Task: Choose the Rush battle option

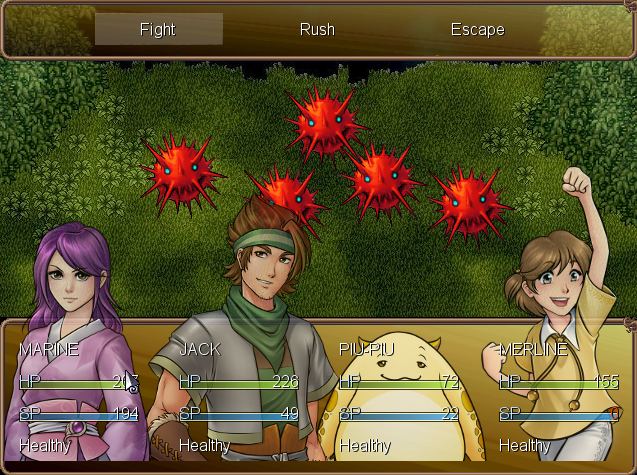Action: pyautogui.click(x=317, y=30)
